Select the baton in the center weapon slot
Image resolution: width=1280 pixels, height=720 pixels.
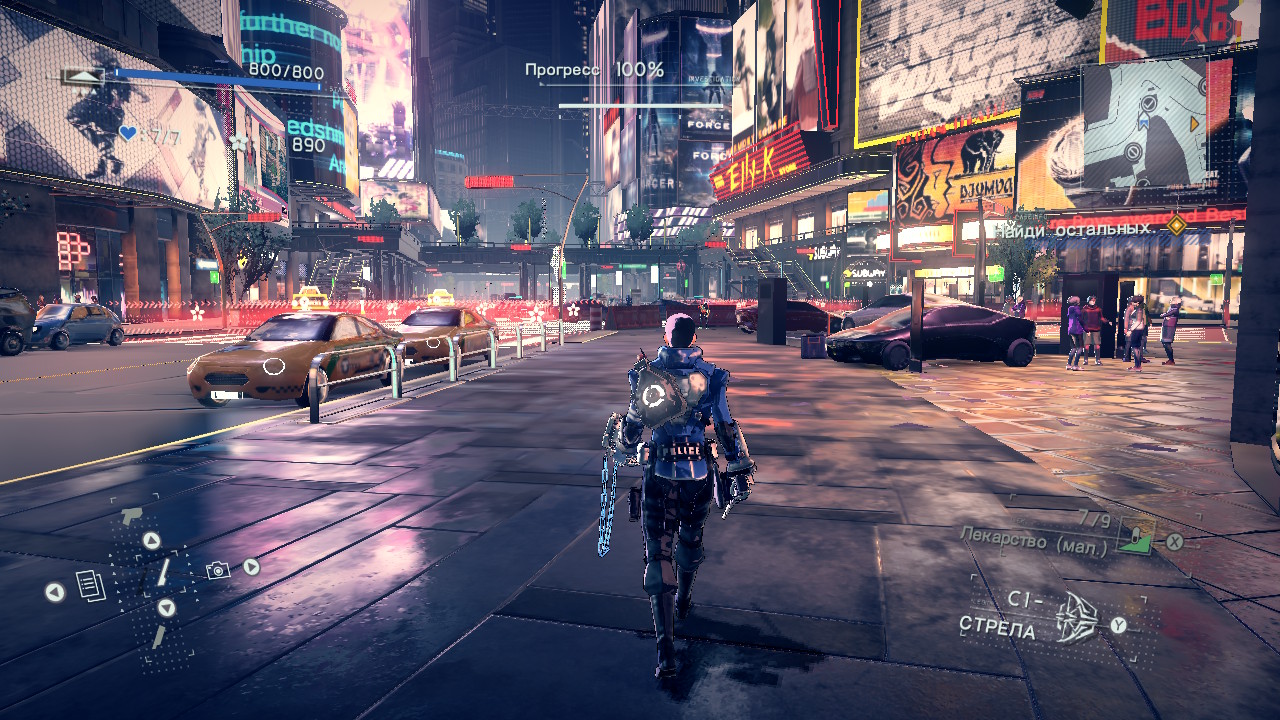[x=163, y=573]
